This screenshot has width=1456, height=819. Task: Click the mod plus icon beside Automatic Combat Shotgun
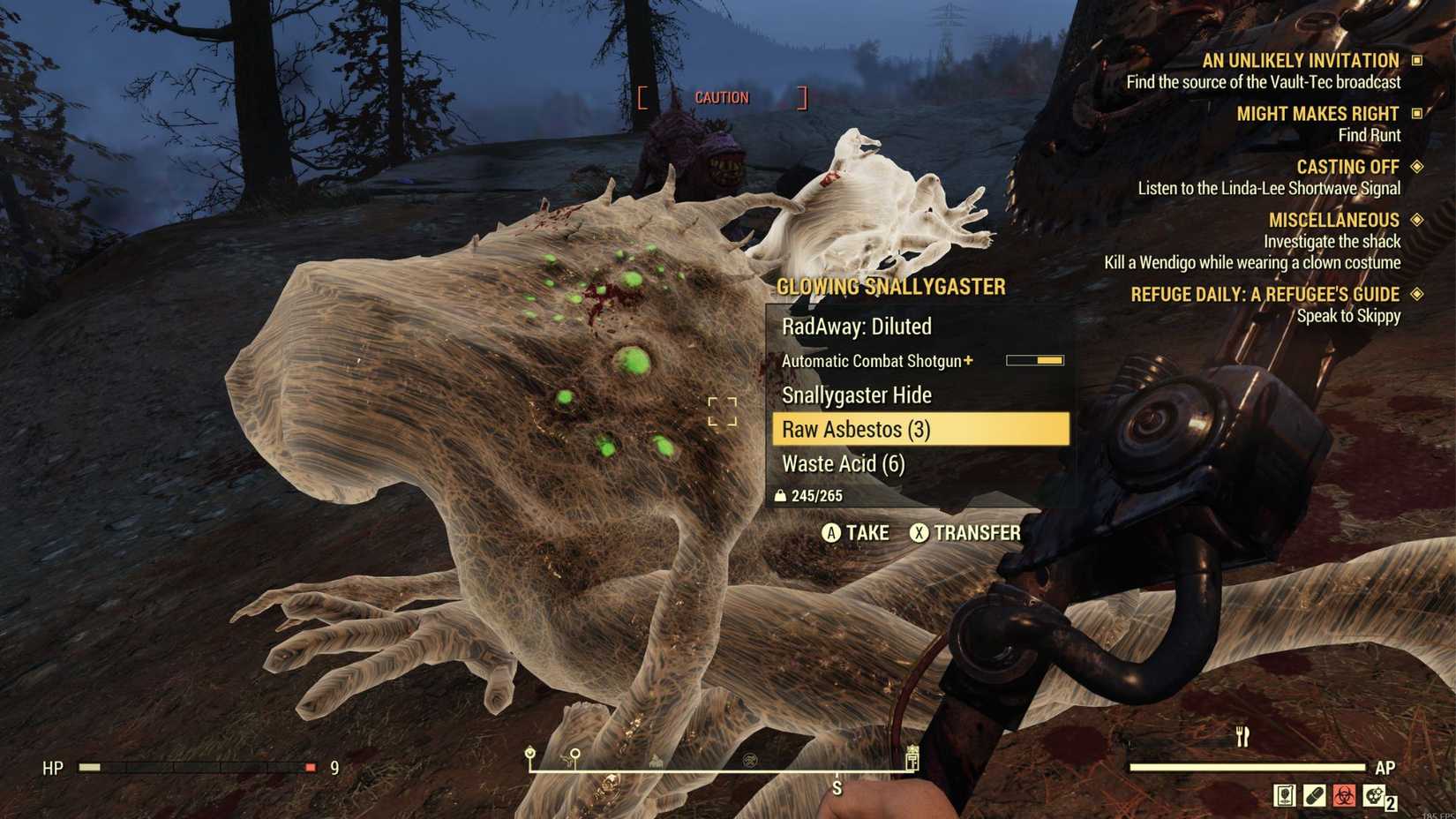pyautogui.click(x=969, y=360)
